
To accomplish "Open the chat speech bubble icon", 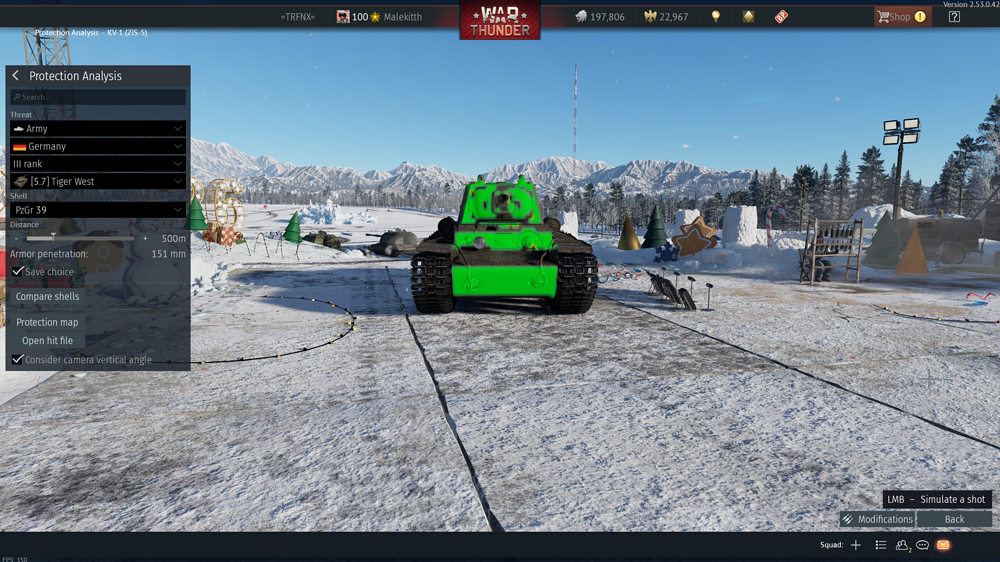I will tap(923, 545).
